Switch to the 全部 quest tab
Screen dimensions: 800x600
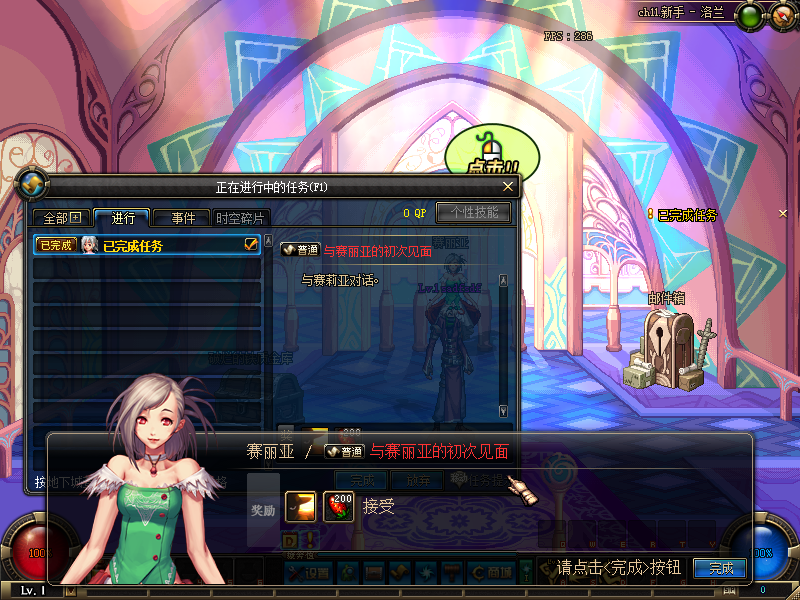coord(62,218)
